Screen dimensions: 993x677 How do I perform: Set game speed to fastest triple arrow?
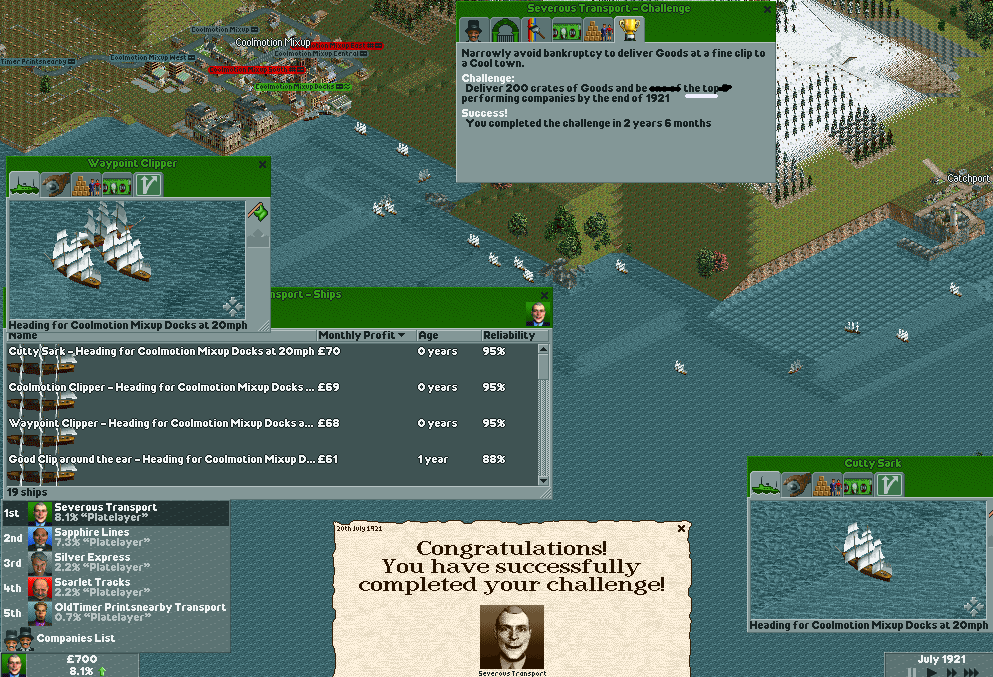pyautogui.click(x=973, y=671)
